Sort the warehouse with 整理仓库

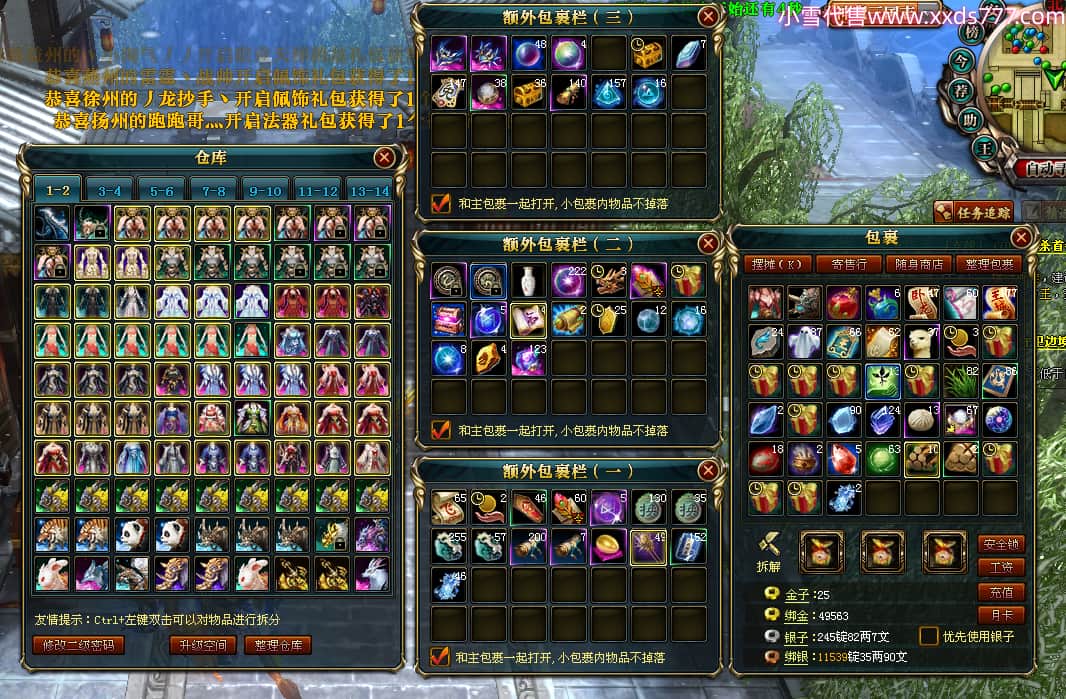tap(278, 645)
